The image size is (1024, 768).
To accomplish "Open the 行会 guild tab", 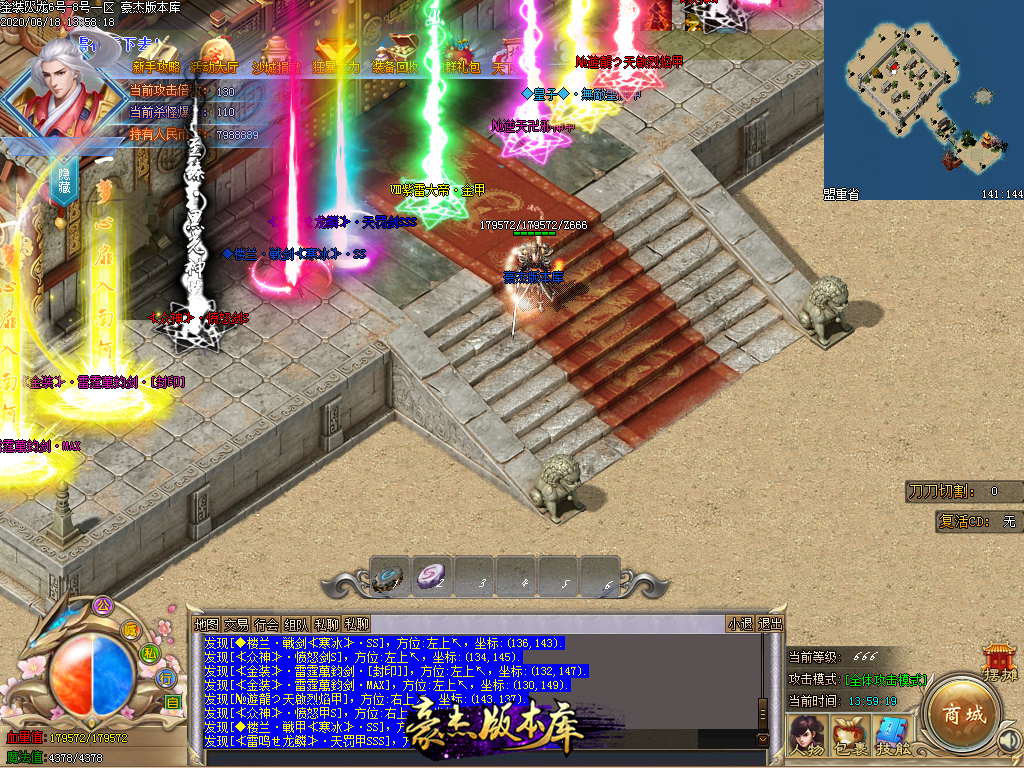I will click(x=266, y=624).
